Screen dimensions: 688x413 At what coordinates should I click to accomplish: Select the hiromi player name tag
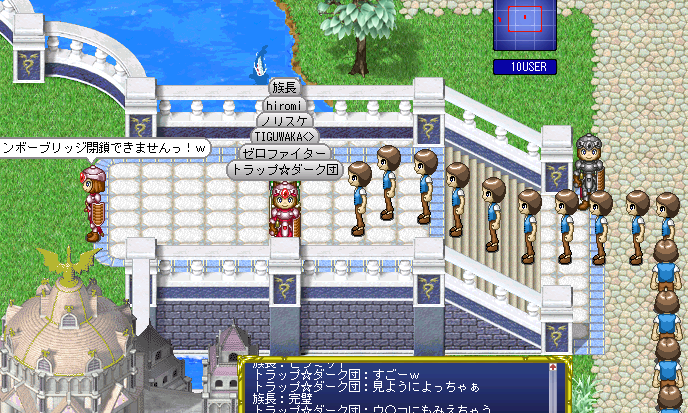click(285, 104)
